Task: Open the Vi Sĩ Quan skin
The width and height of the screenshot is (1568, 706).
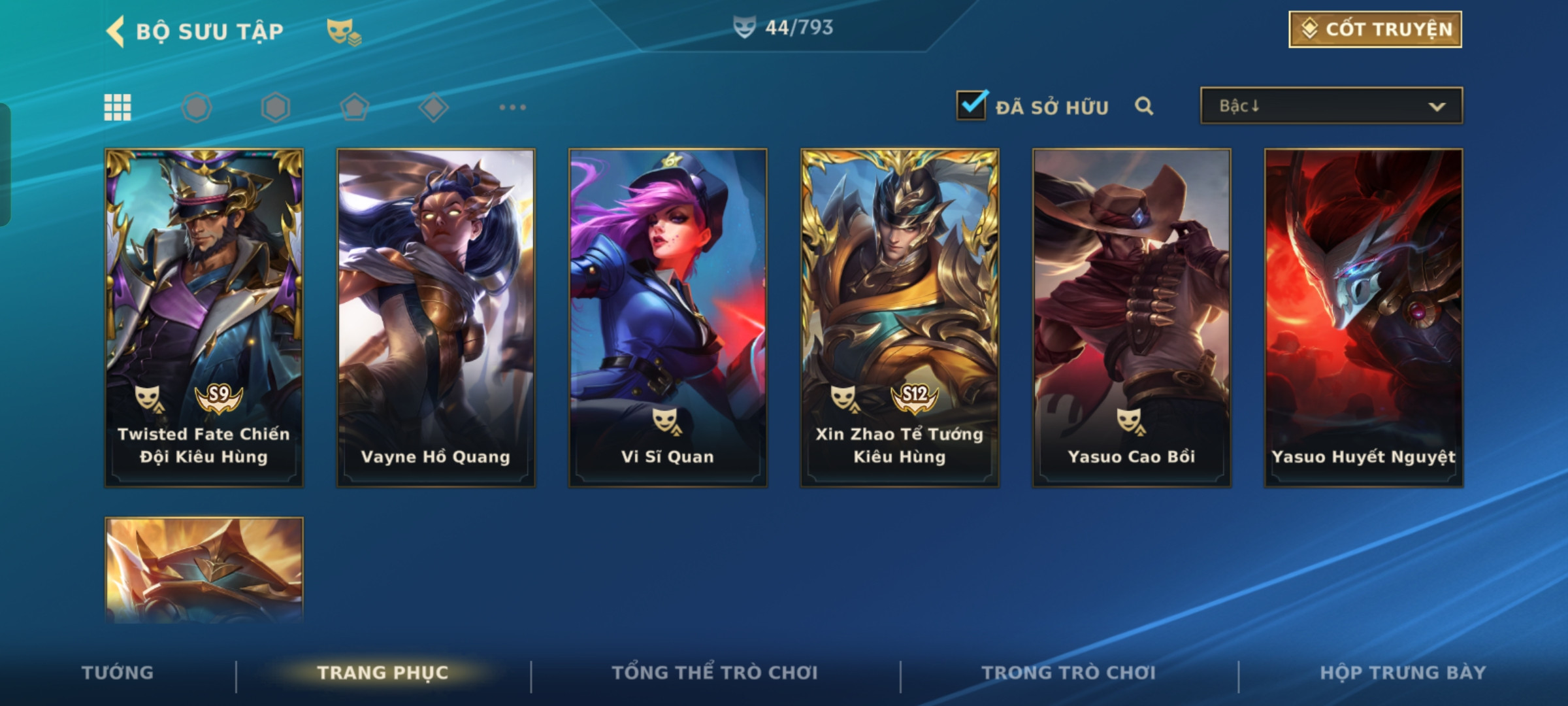Action: 668,318
